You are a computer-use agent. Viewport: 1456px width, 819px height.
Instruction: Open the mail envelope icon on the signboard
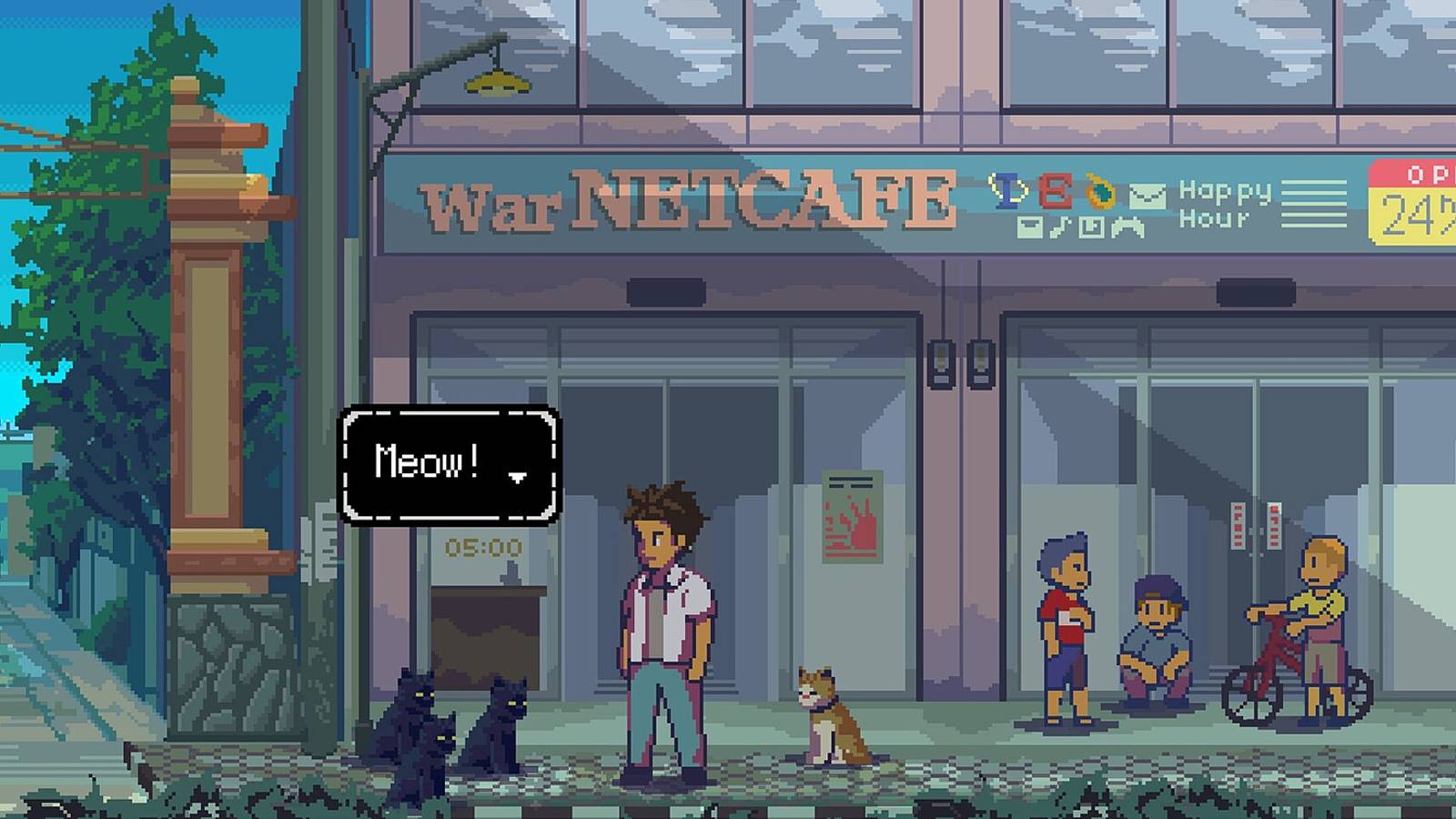coord(1147,196)
